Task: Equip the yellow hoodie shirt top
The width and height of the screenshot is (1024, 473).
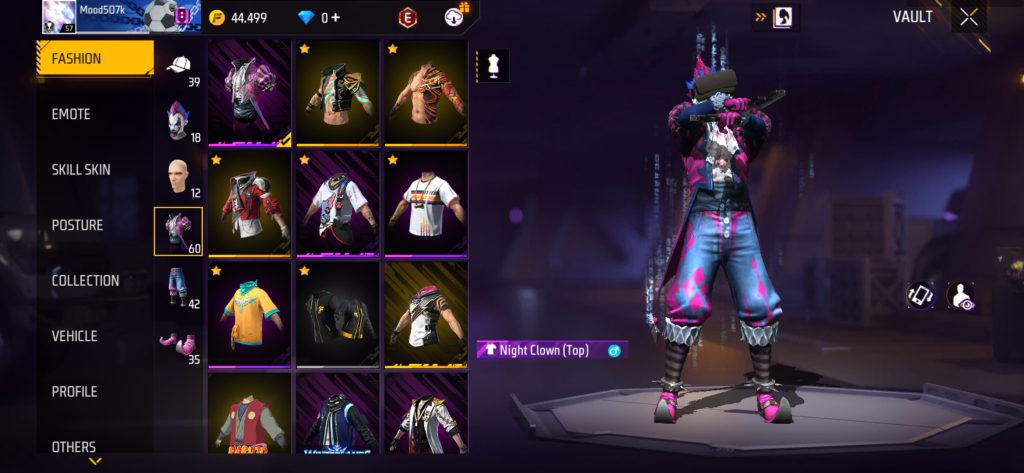Action: [249, 313]
